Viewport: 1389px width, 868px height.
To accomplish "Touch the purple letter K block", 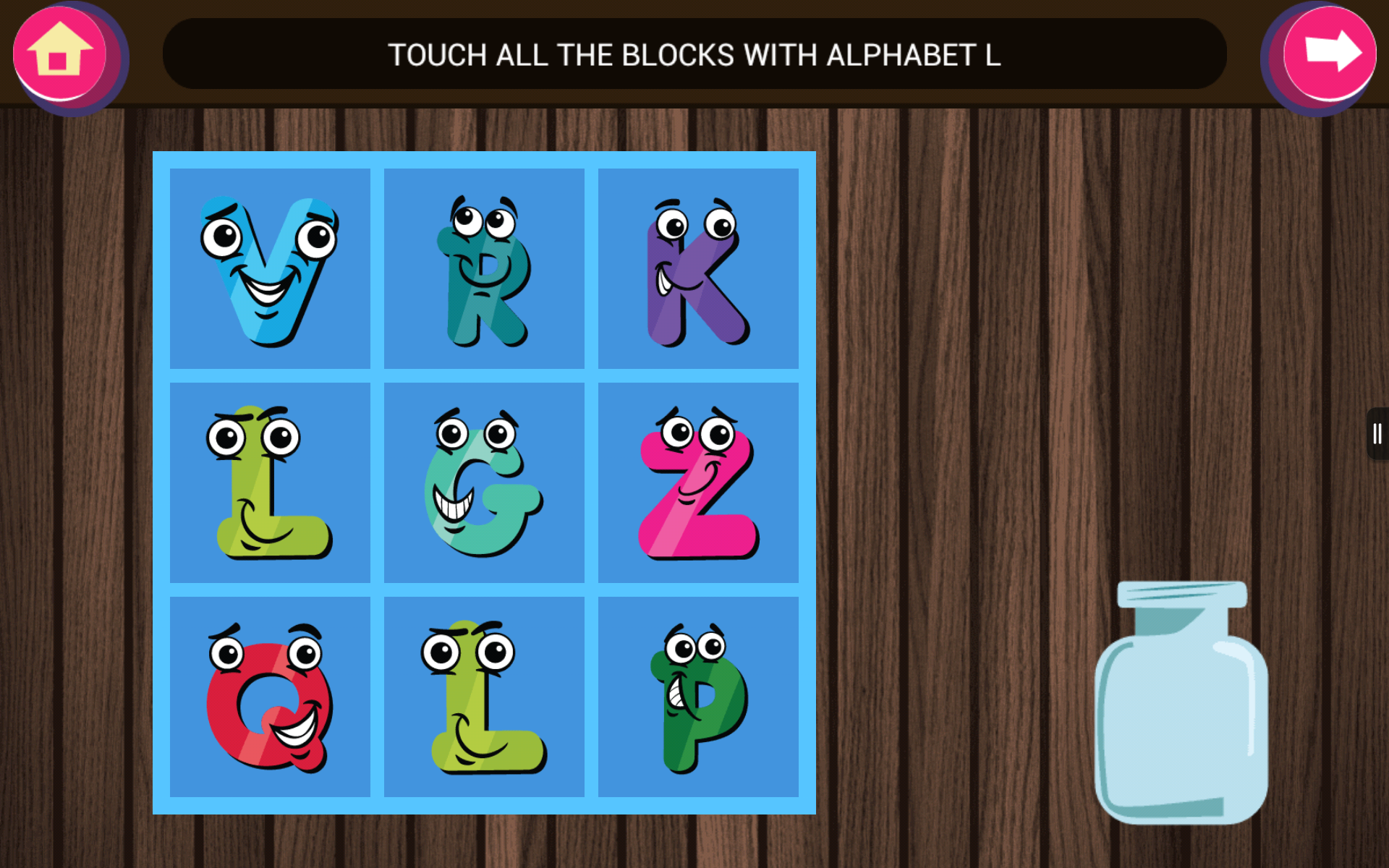I will click(x=697, y=268).
